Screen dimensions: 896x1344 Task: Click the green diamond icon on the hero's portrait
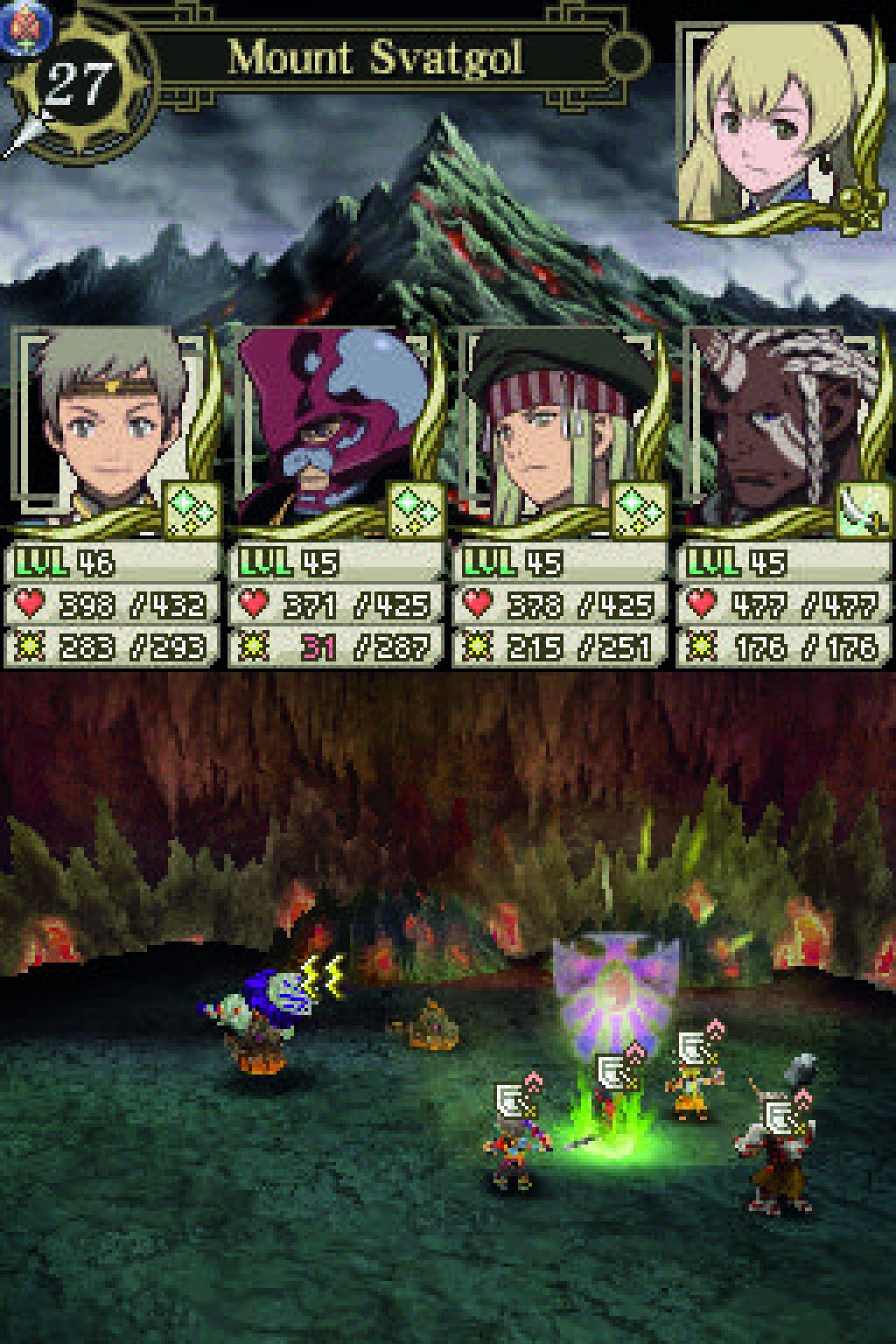[x=192, y=509]
